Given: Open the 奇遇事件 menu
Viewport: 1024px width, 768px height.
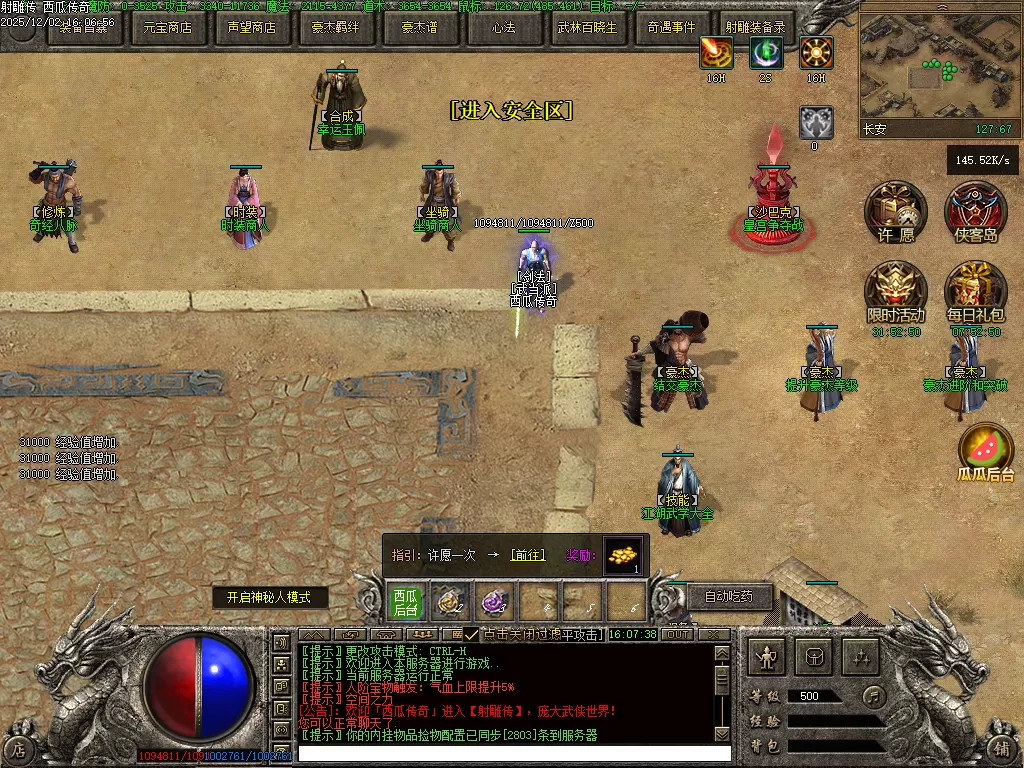Looking at the screenshot, I should [671, 27].
